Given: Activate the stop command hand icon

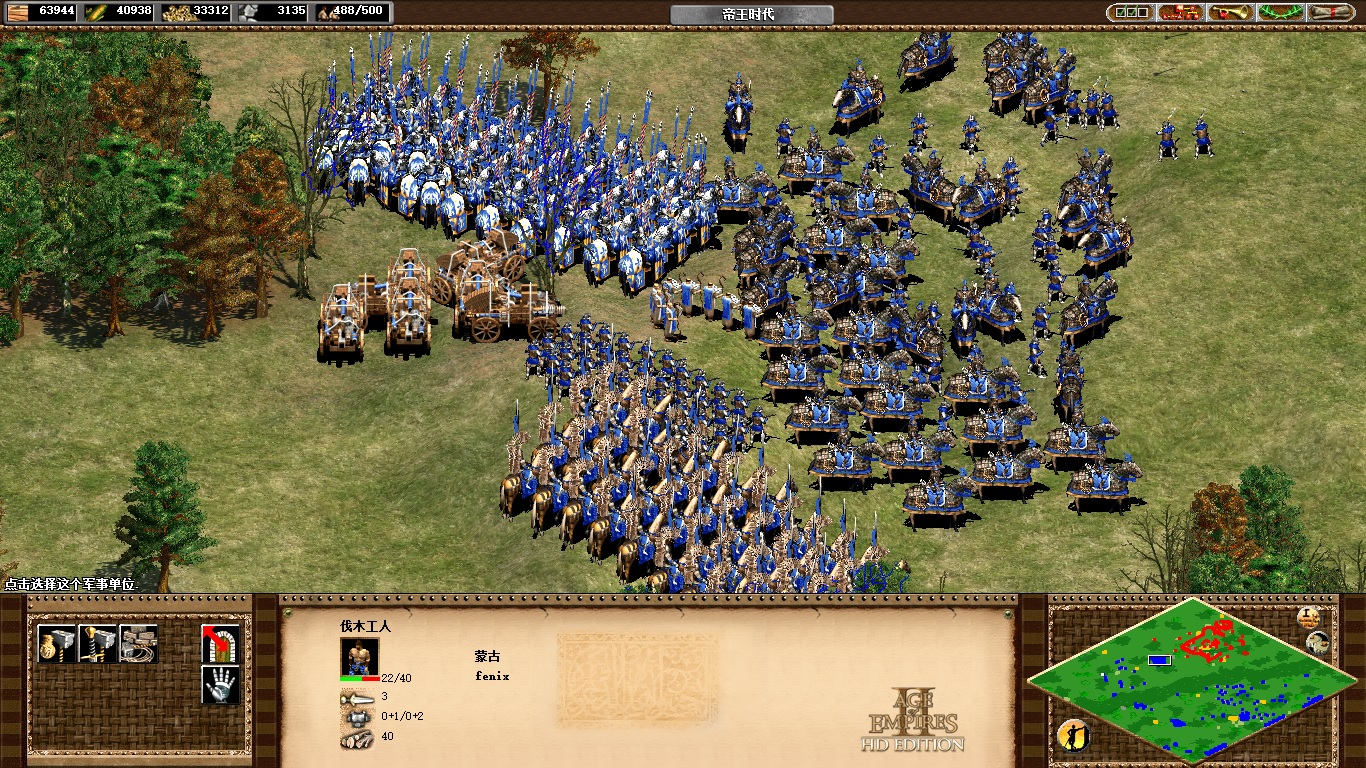Looking at the screenshot, I should tap(220, 685).
